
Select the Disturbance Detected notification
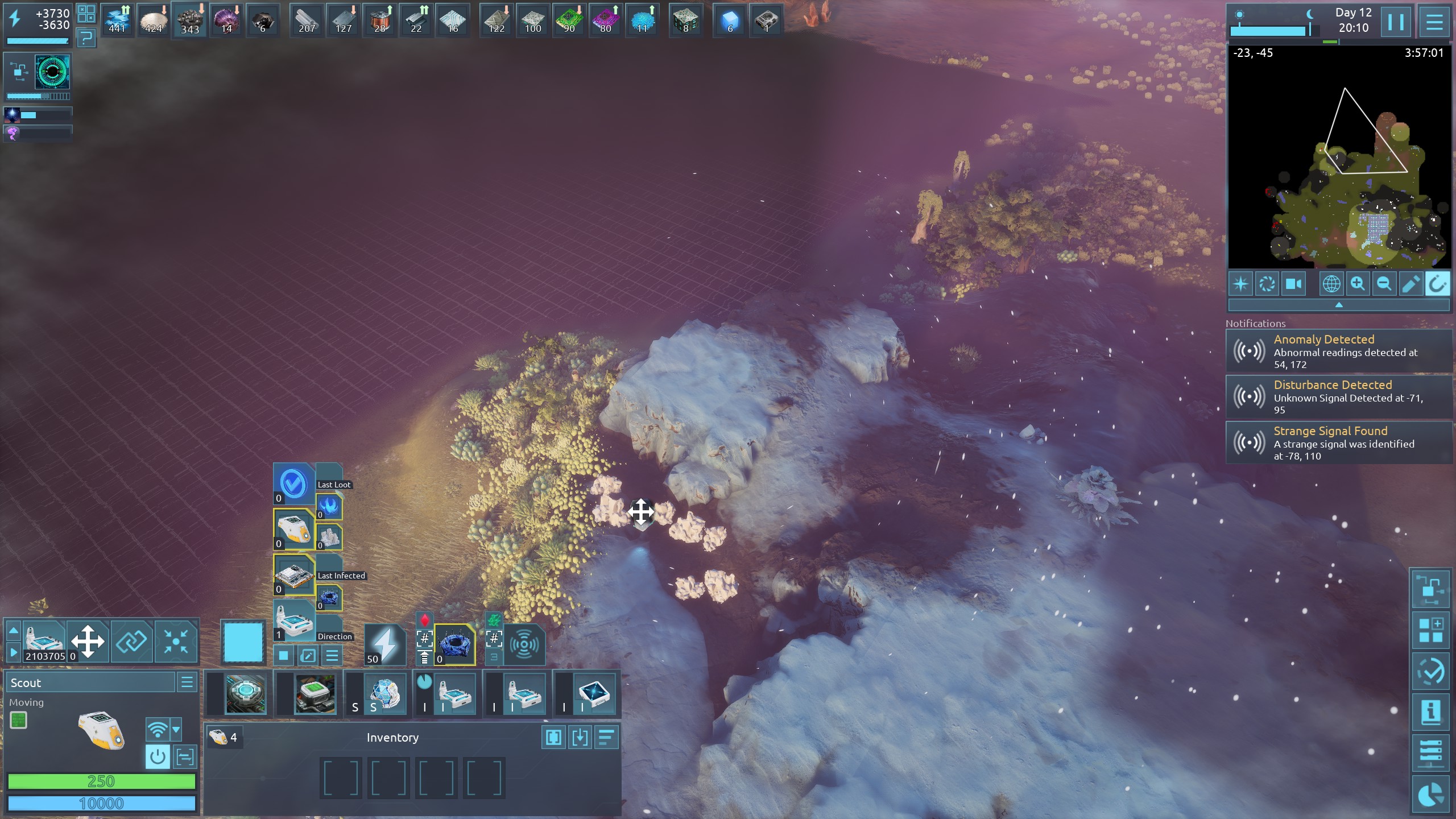point(1338,396)
